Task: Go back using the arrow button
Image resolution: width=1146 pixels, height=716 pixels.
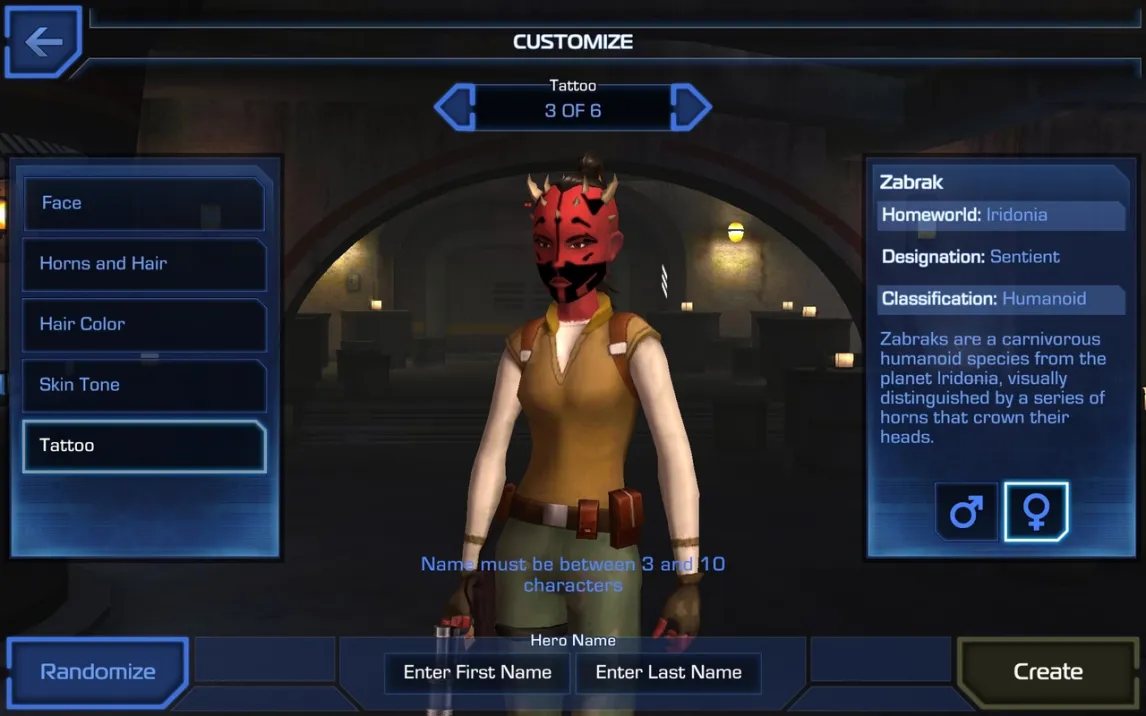Action: pos(43,42)
